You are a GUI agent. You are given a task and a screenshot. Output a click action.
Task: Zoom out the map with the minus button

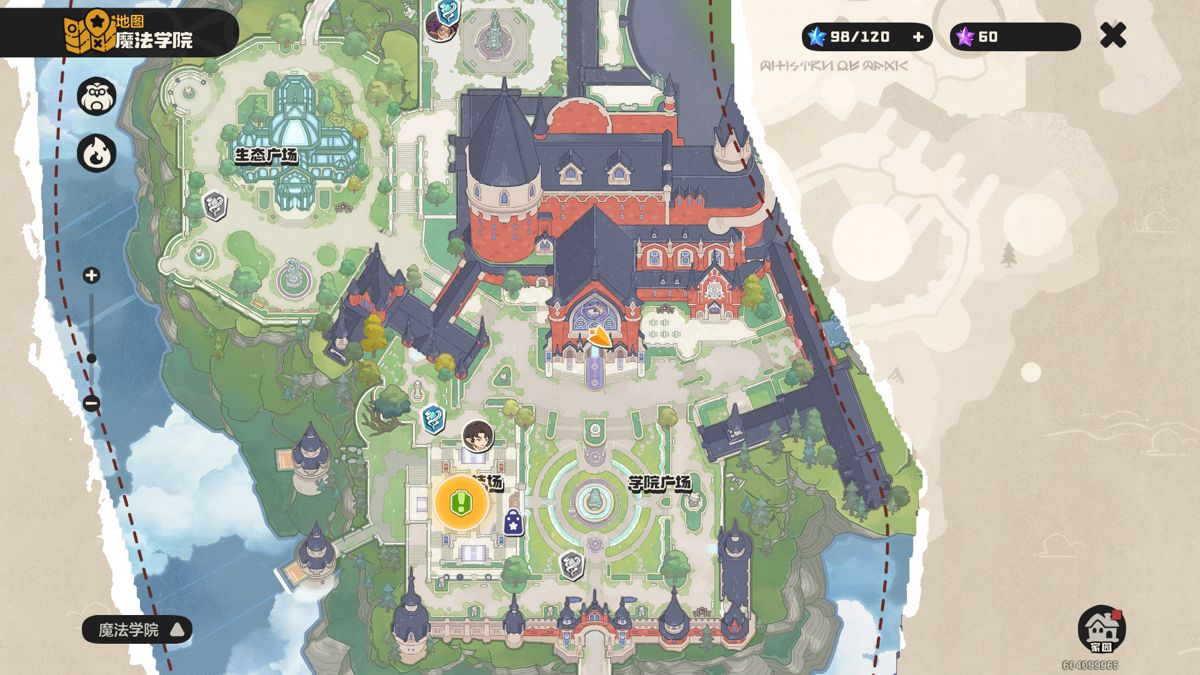point(91,404)
